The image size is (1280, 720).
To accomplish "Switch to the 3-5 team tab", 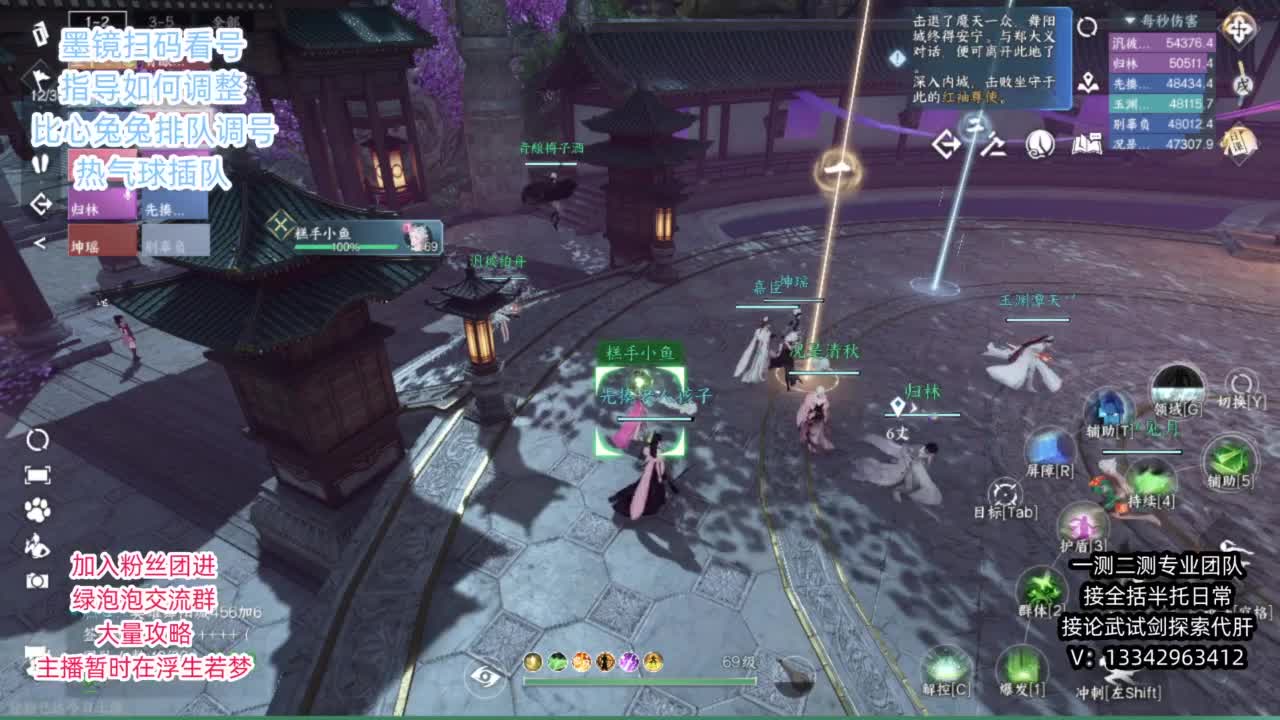I will click(x=159, y=19).
